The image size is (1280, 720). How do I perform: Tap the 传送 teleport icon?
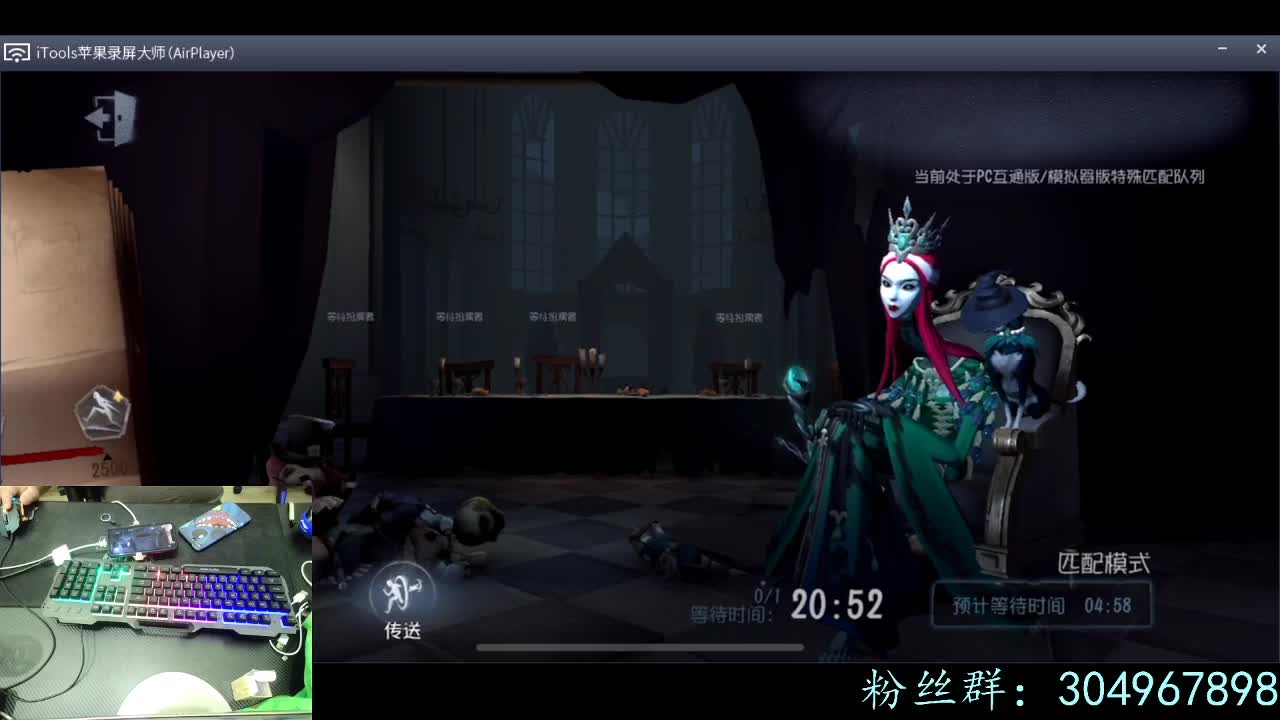tap(401, 600)
